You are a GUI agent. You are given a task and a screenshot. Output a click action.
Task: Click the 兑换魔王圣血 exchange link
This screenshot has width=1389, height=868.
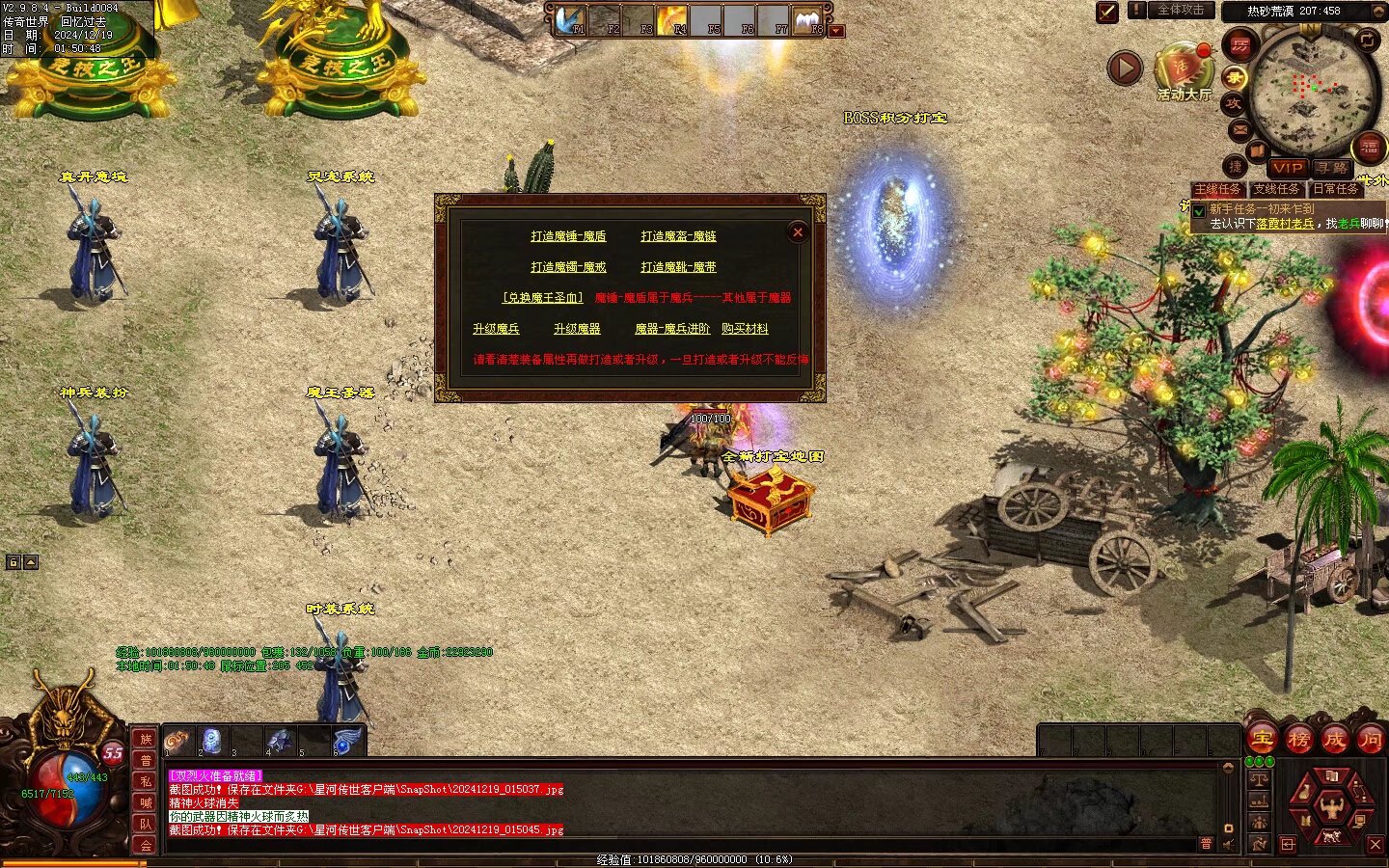click(542, 298)
